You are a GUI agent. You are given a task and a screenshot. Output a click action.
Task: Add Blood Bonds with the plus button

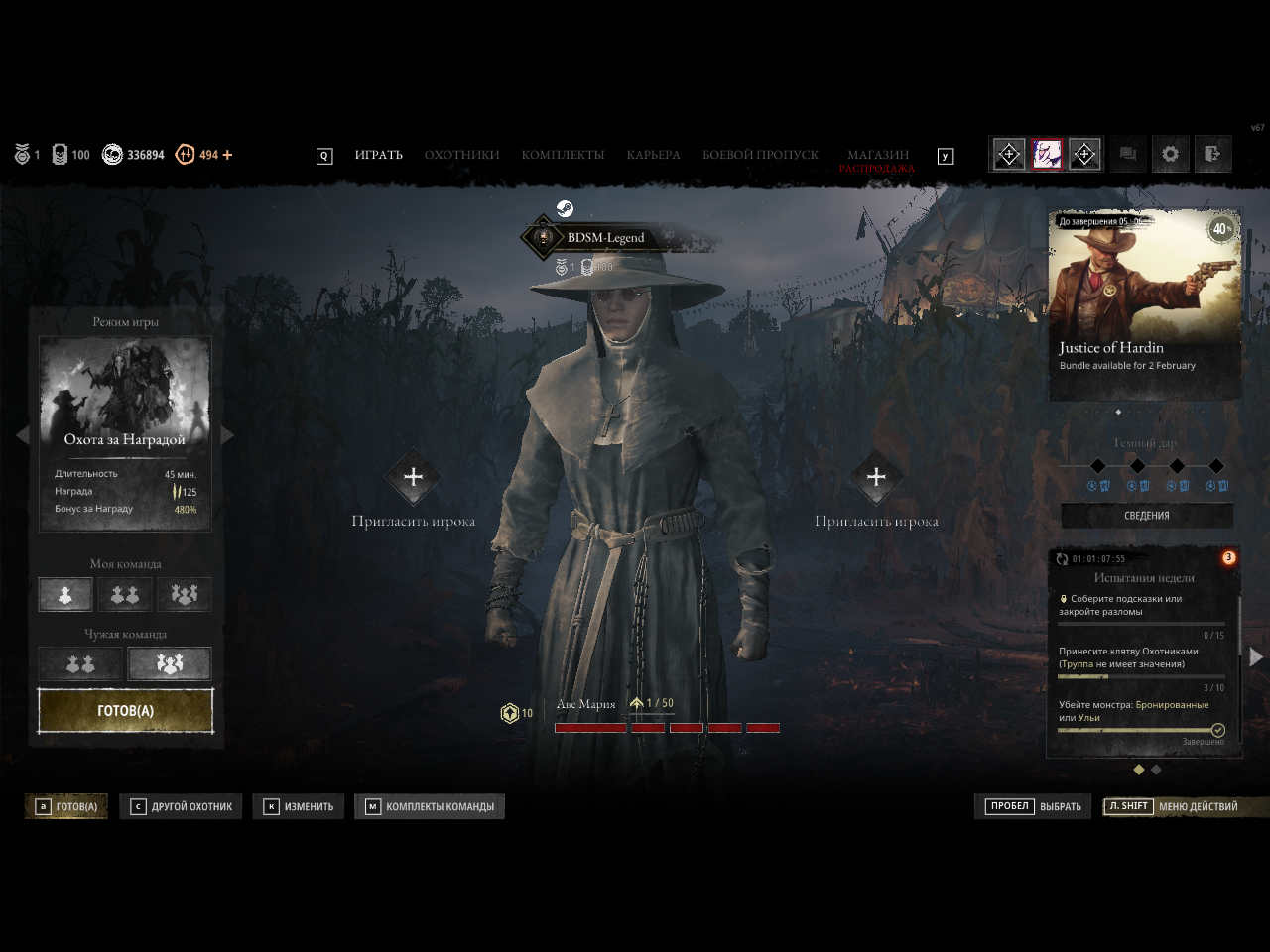tap(228, 155)
